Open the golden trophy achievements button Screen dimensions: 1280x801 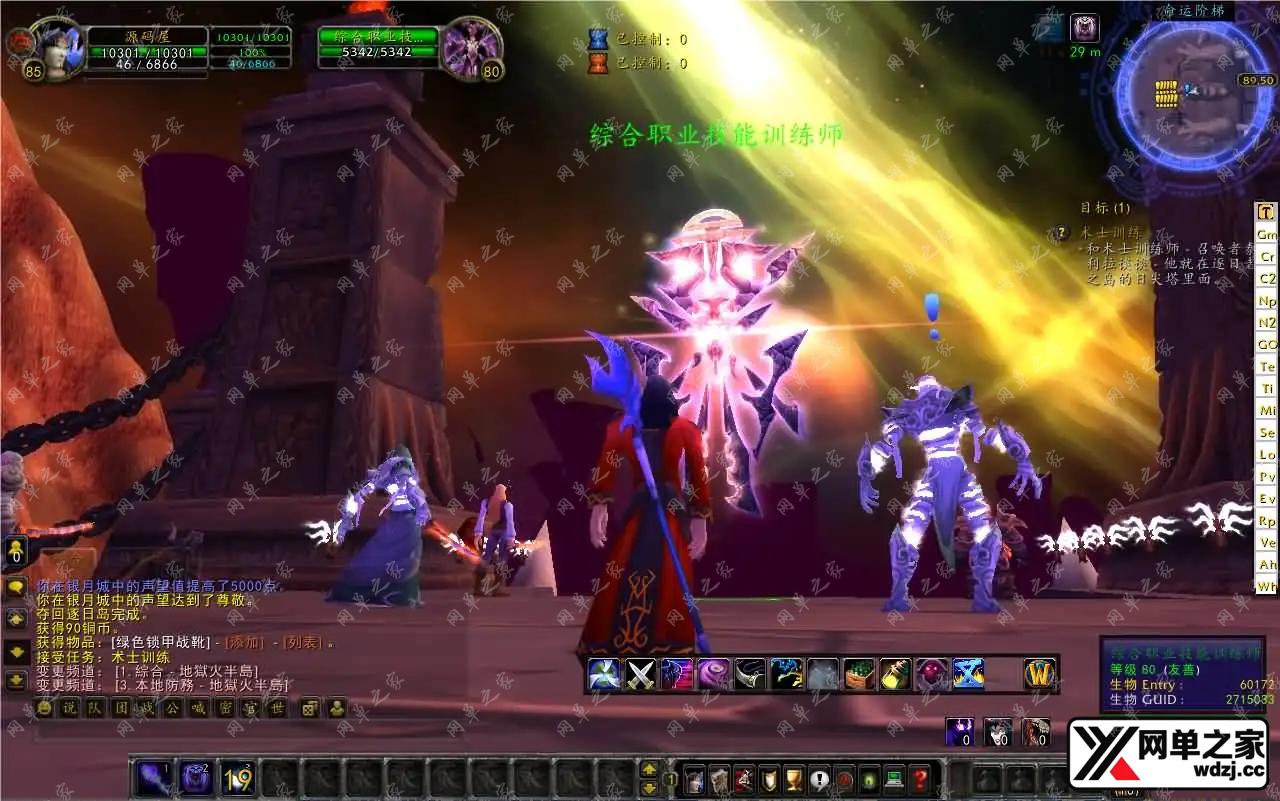(794, 779)
